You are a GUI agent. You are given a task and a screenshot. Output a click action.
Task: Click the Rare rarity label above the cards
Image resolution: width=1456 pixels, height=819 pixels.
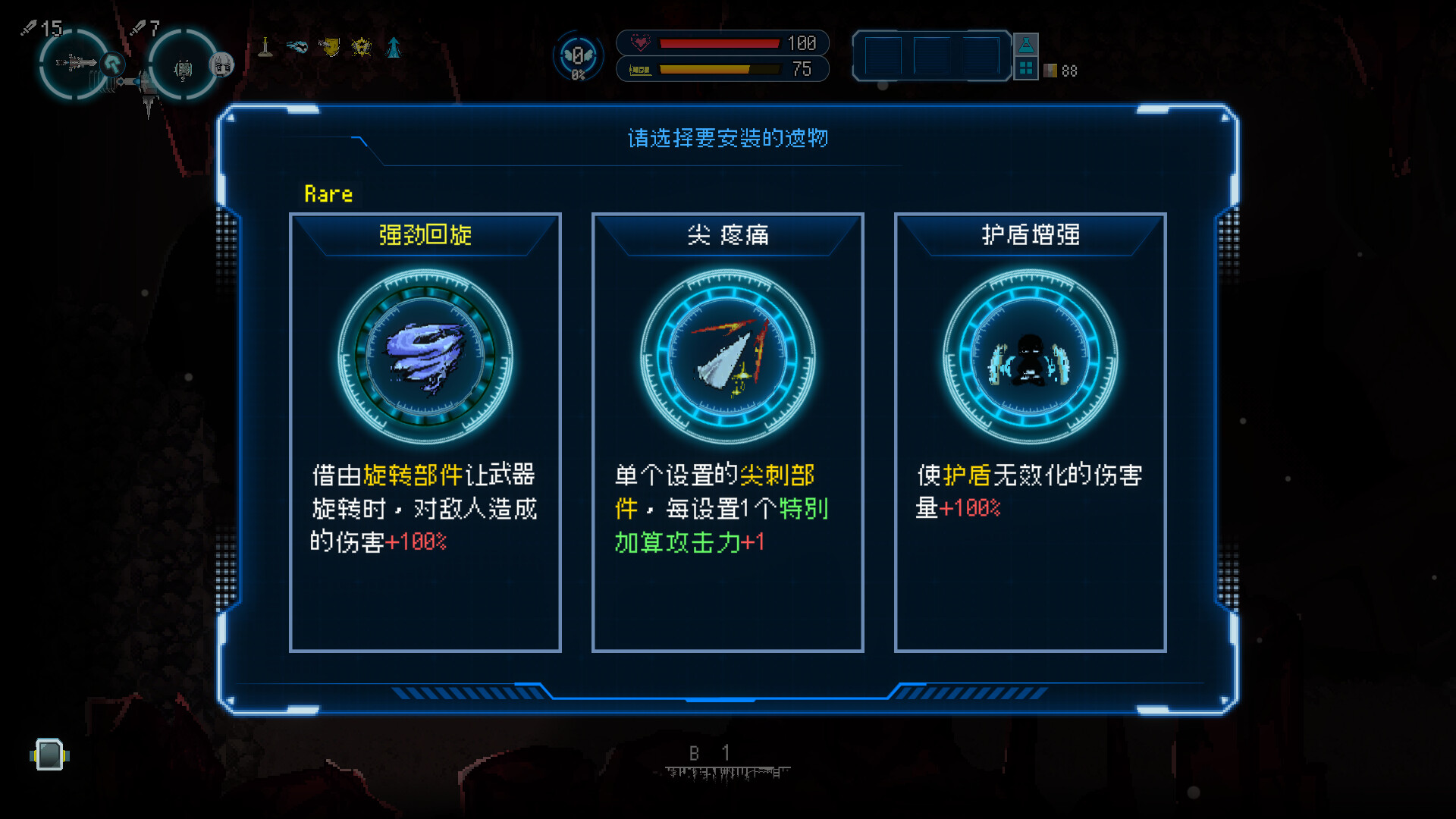tap(328, 194)
